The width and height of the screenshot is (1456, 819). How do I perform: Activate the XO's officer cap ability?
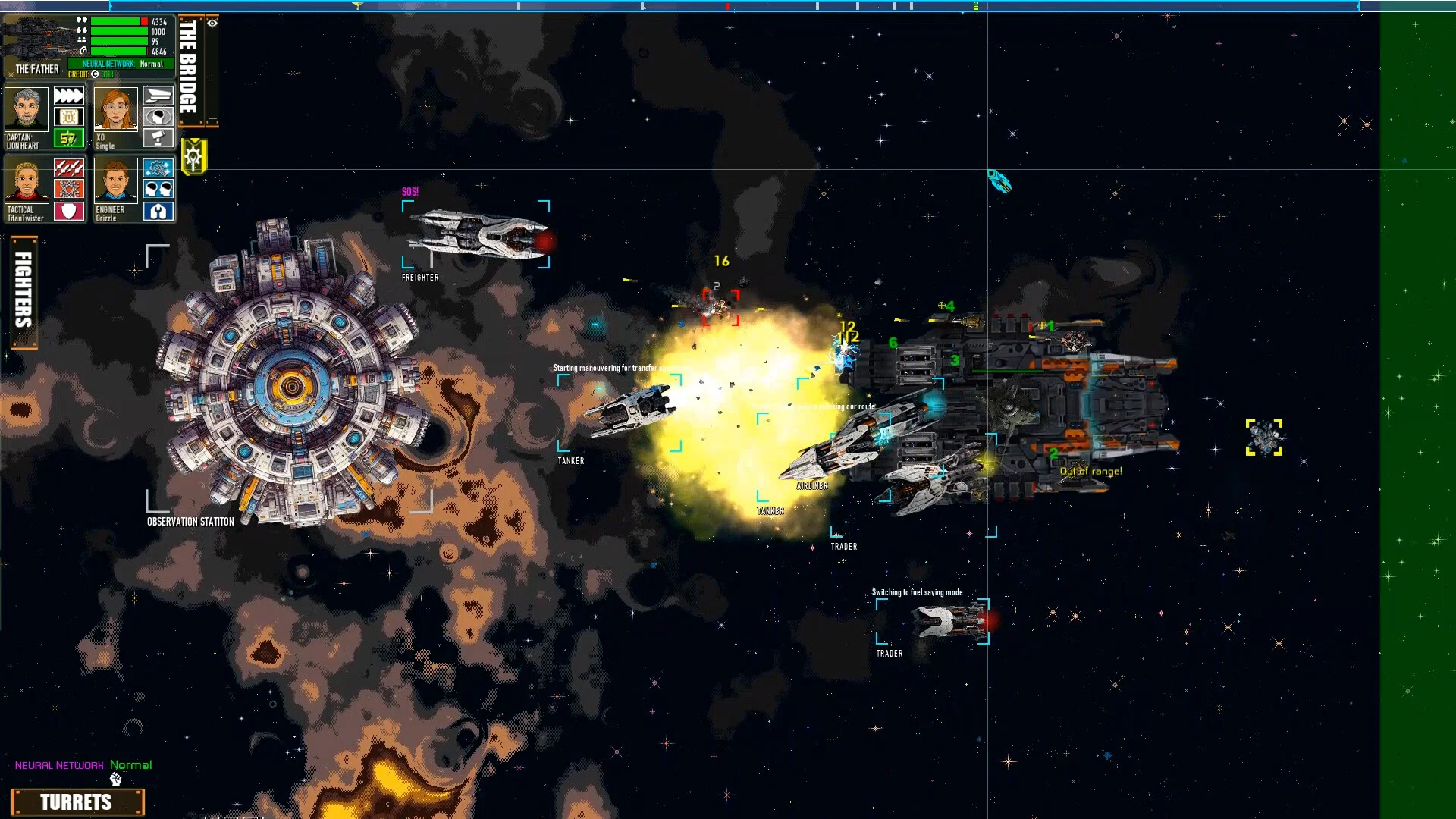[x=158, y=96]
